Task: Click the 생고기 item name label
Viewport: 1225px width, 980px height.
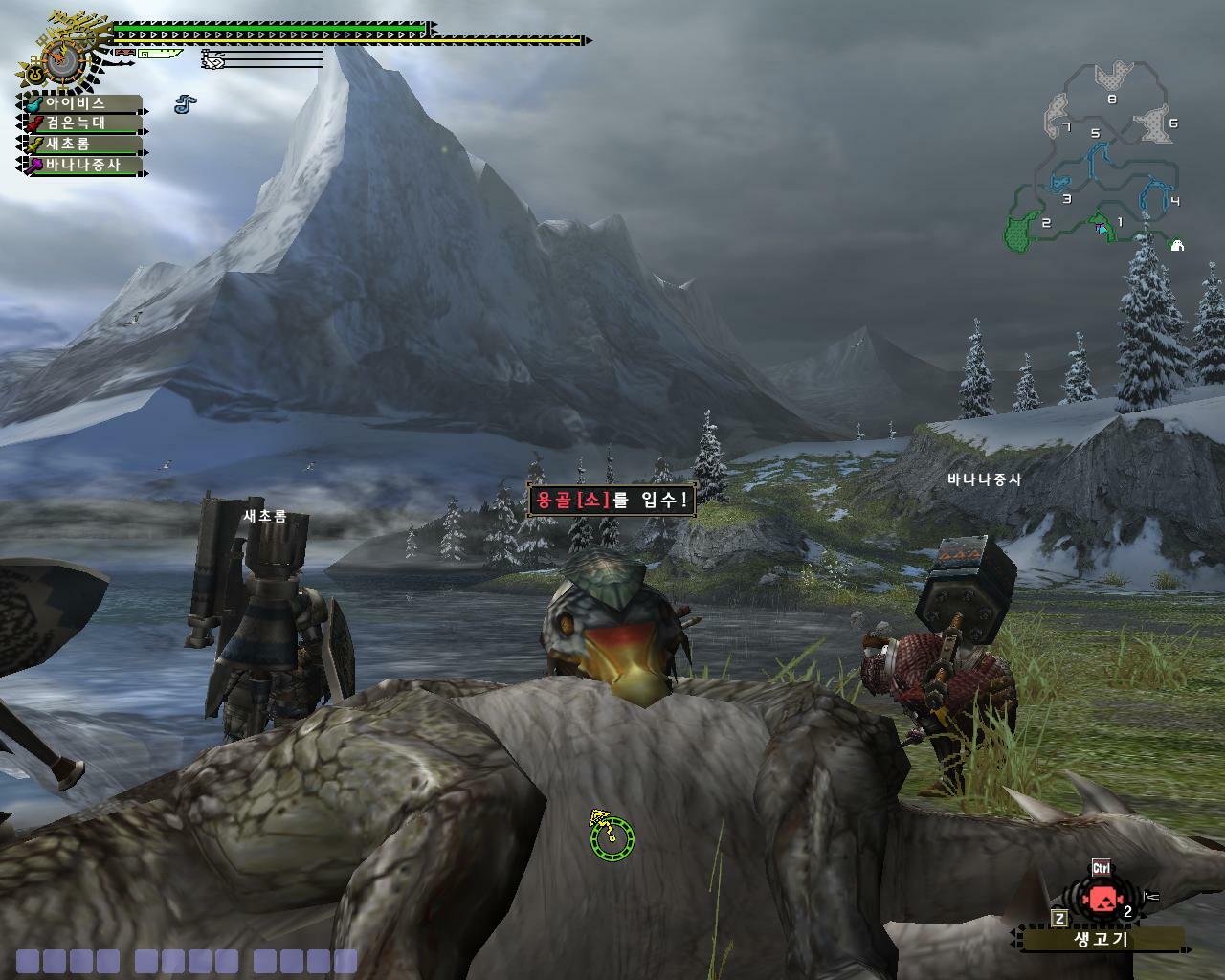Action: pos(1102,939)
